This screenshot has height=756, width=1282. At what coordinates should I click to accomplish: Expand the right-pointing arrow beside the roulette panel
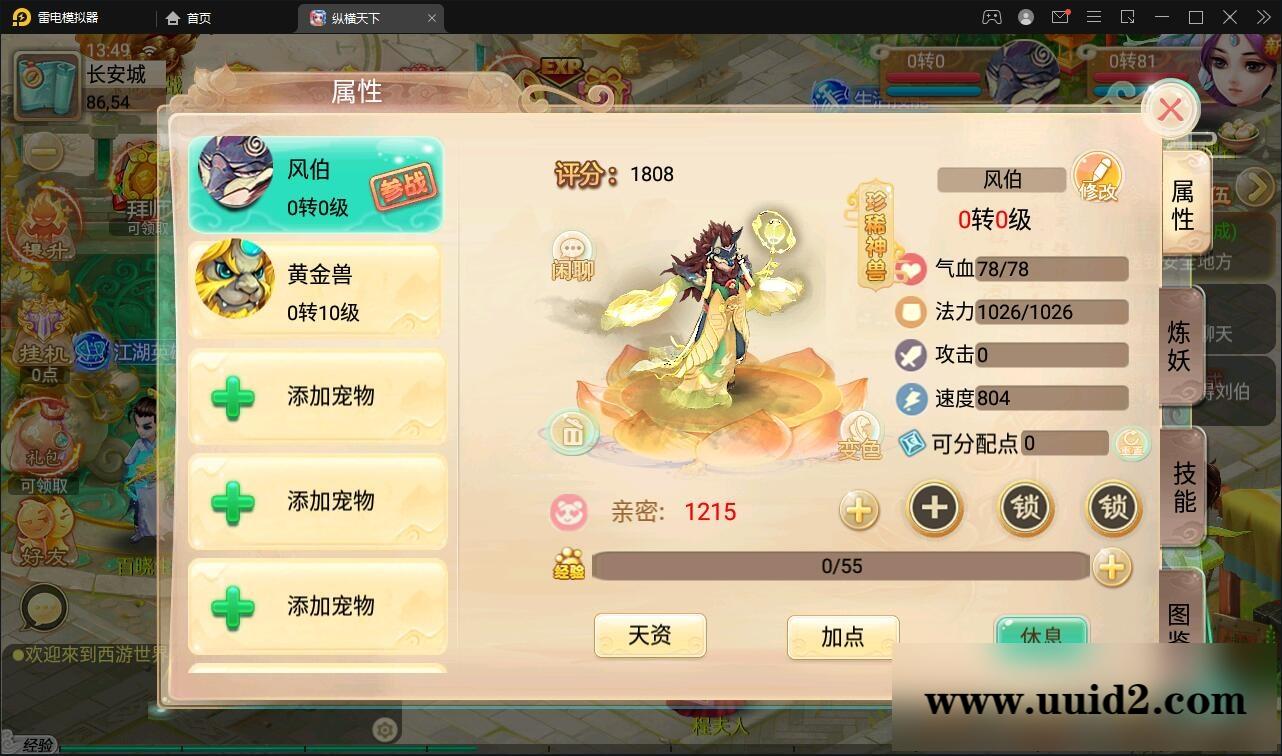1257,188
